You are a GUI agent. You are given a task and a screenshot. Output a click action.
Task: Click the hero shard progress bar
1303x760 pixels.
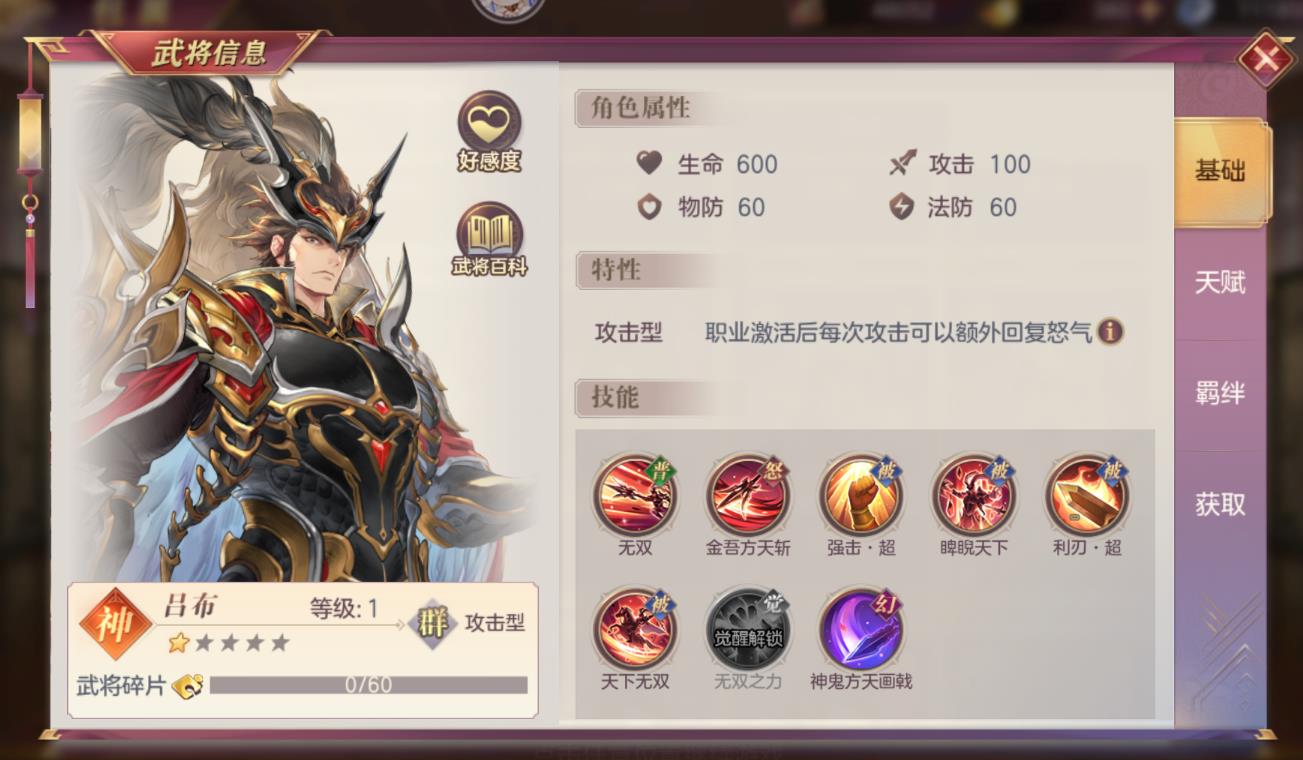tap(370, 685)
